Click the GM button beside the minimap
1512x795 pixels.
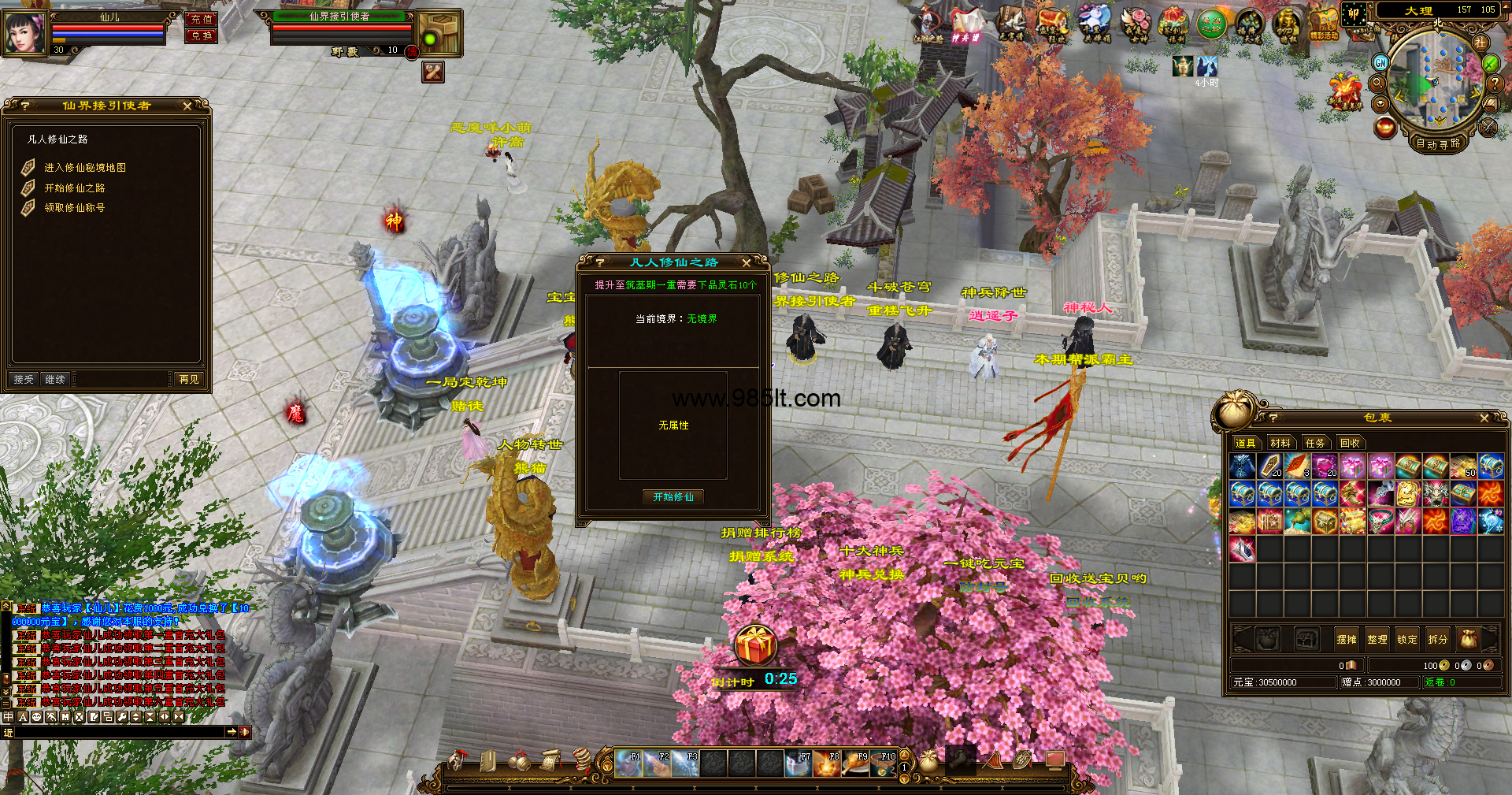coord(1380,62)
